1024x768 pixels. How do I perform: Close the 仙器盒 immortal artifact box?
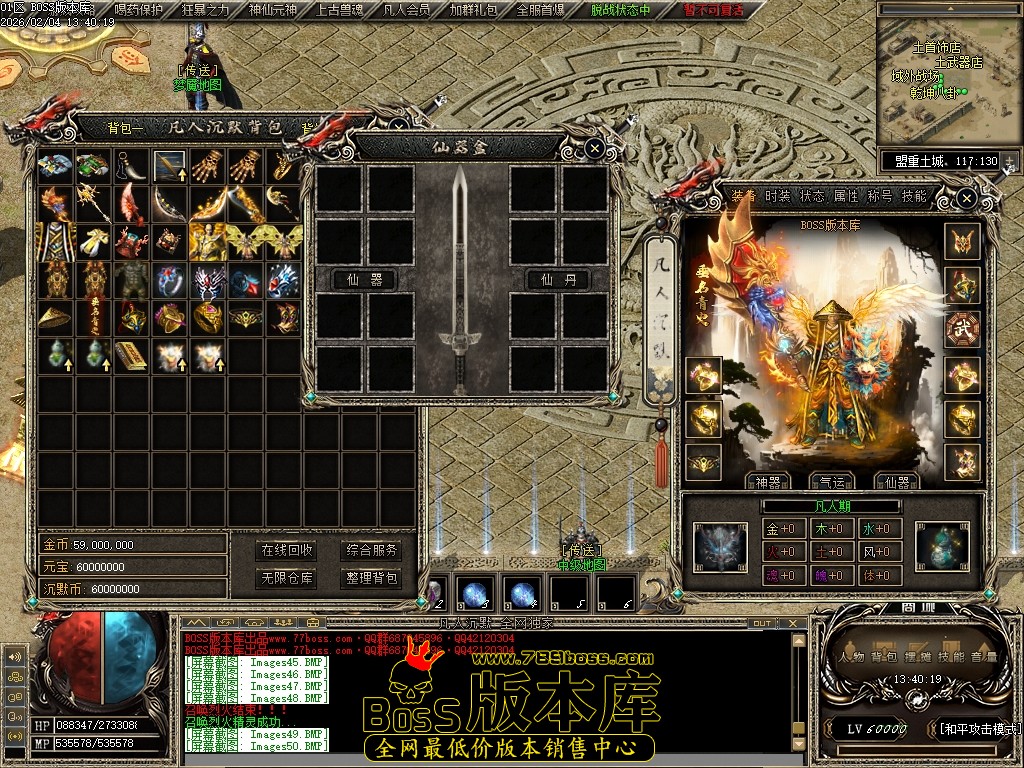pos(595,149)
